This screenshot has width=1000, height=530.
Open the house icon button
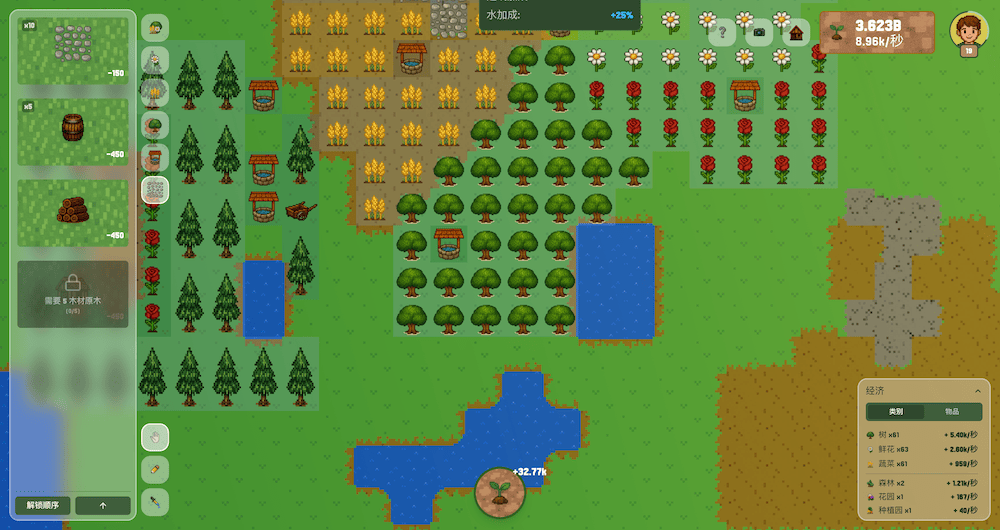tap(796, 32)
